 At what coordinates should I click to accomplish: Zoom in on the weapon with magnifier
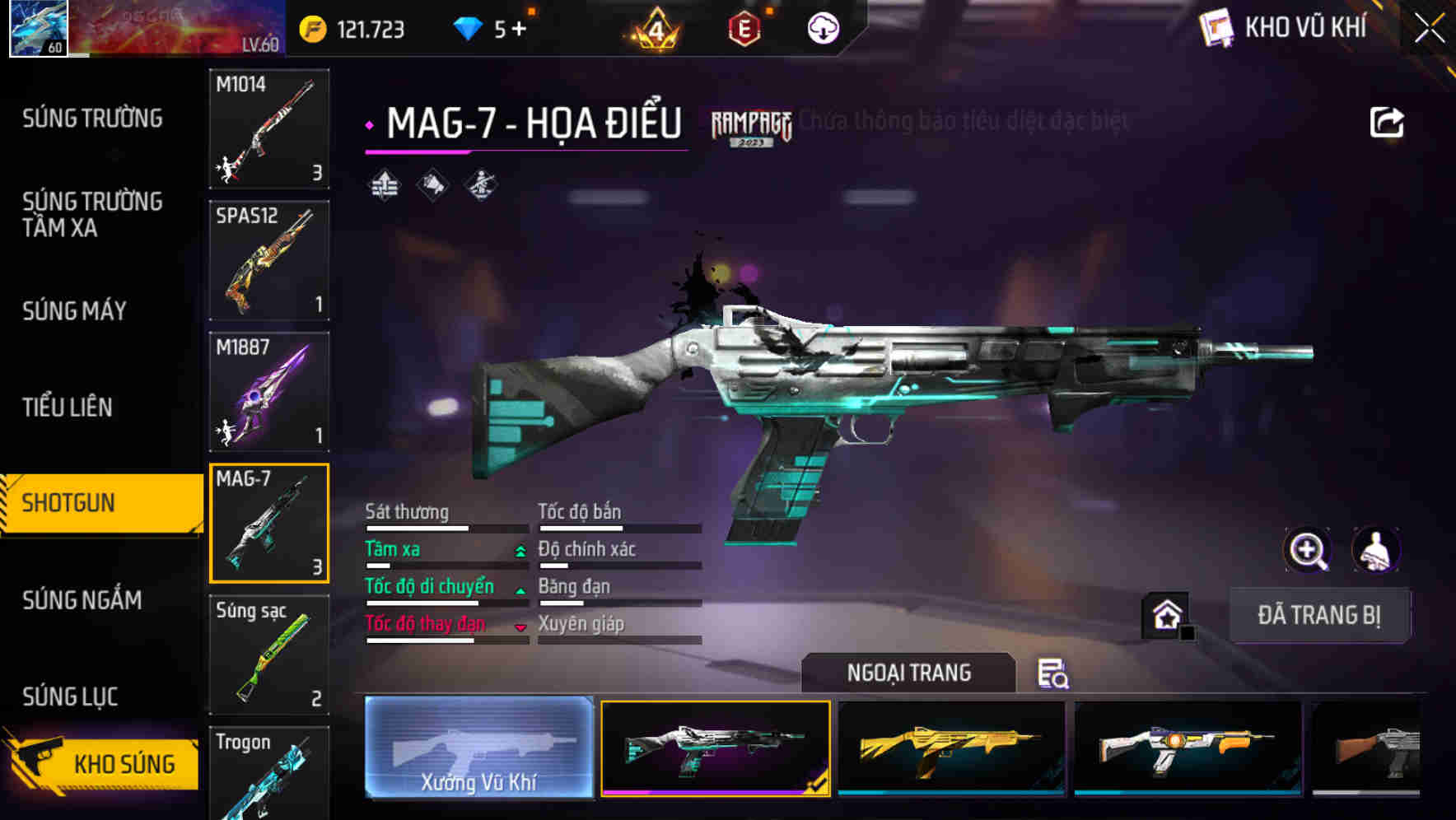[x=1307, y=550]
